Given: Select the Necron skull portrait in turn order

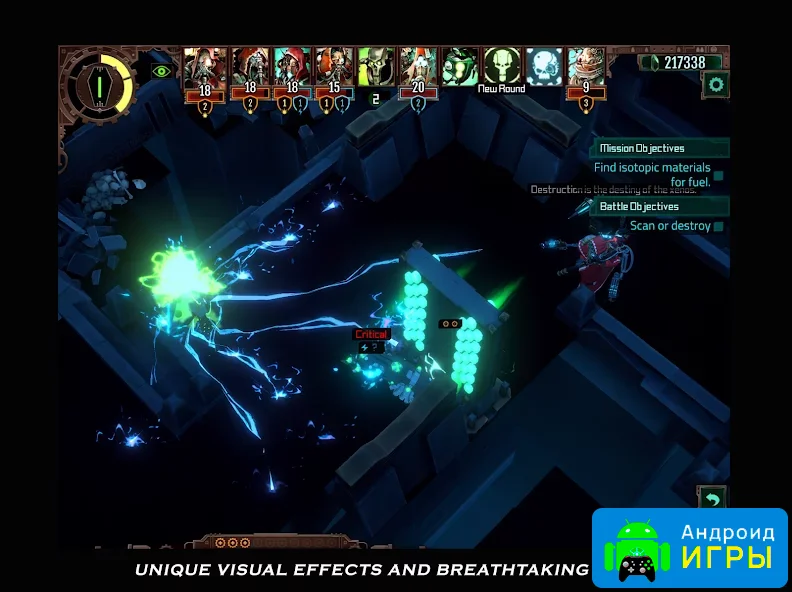Looking at the screenshot, I should point(376,67).
